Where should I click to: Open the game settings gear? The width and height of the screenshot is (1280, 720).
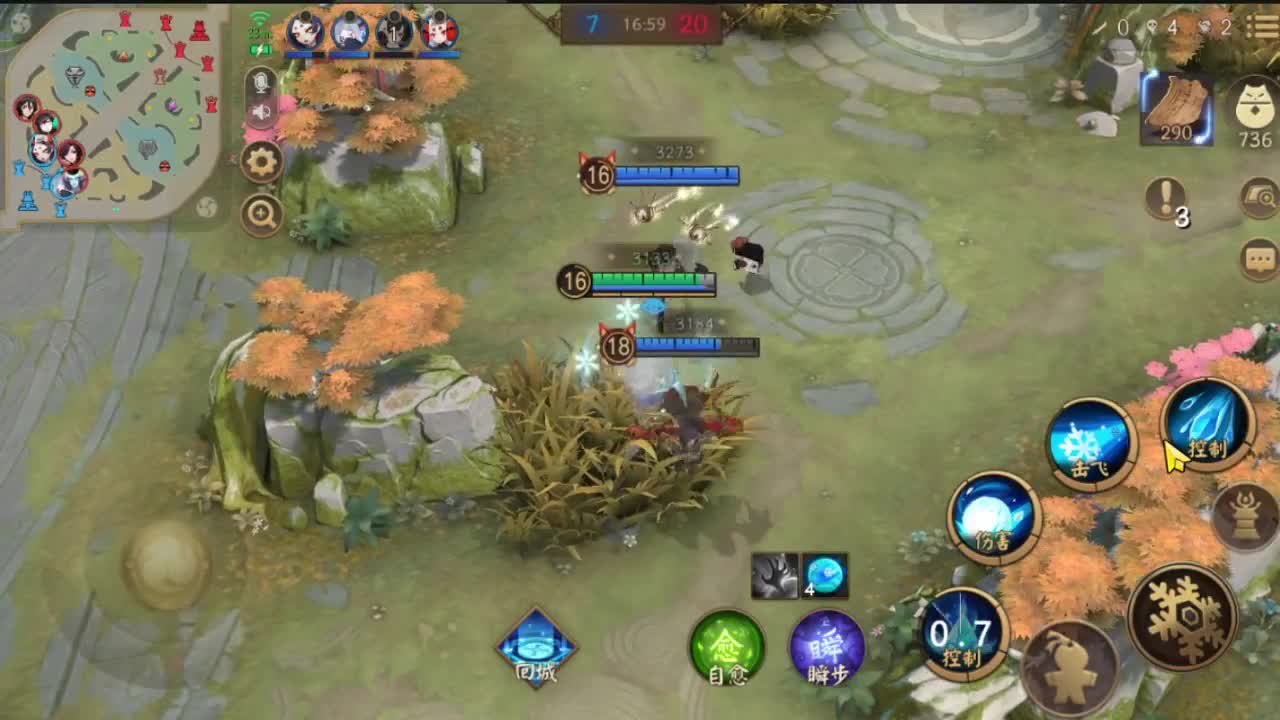point(262,162)
